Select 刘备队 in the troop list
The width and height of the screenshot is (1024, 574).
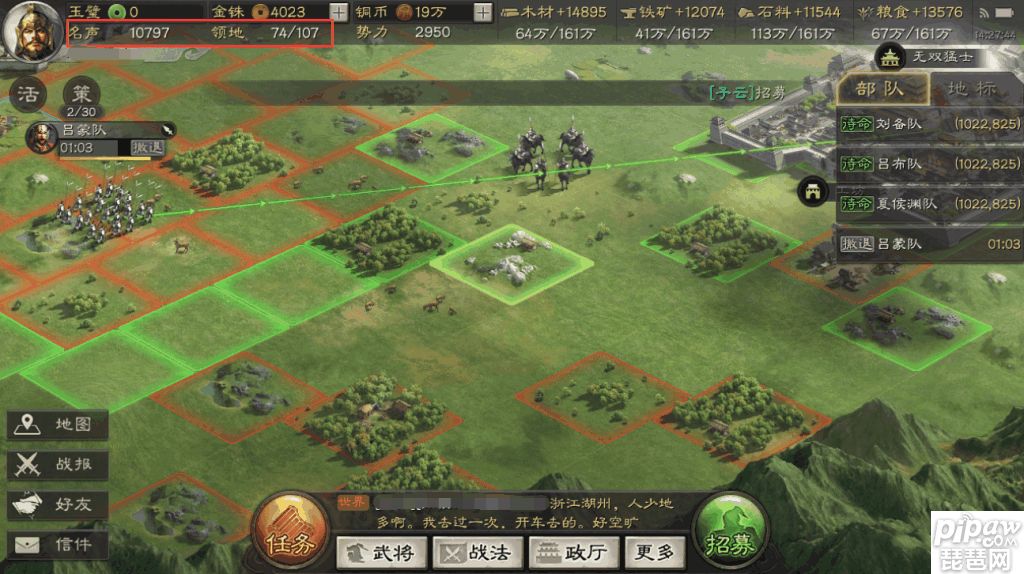point(930,124)
